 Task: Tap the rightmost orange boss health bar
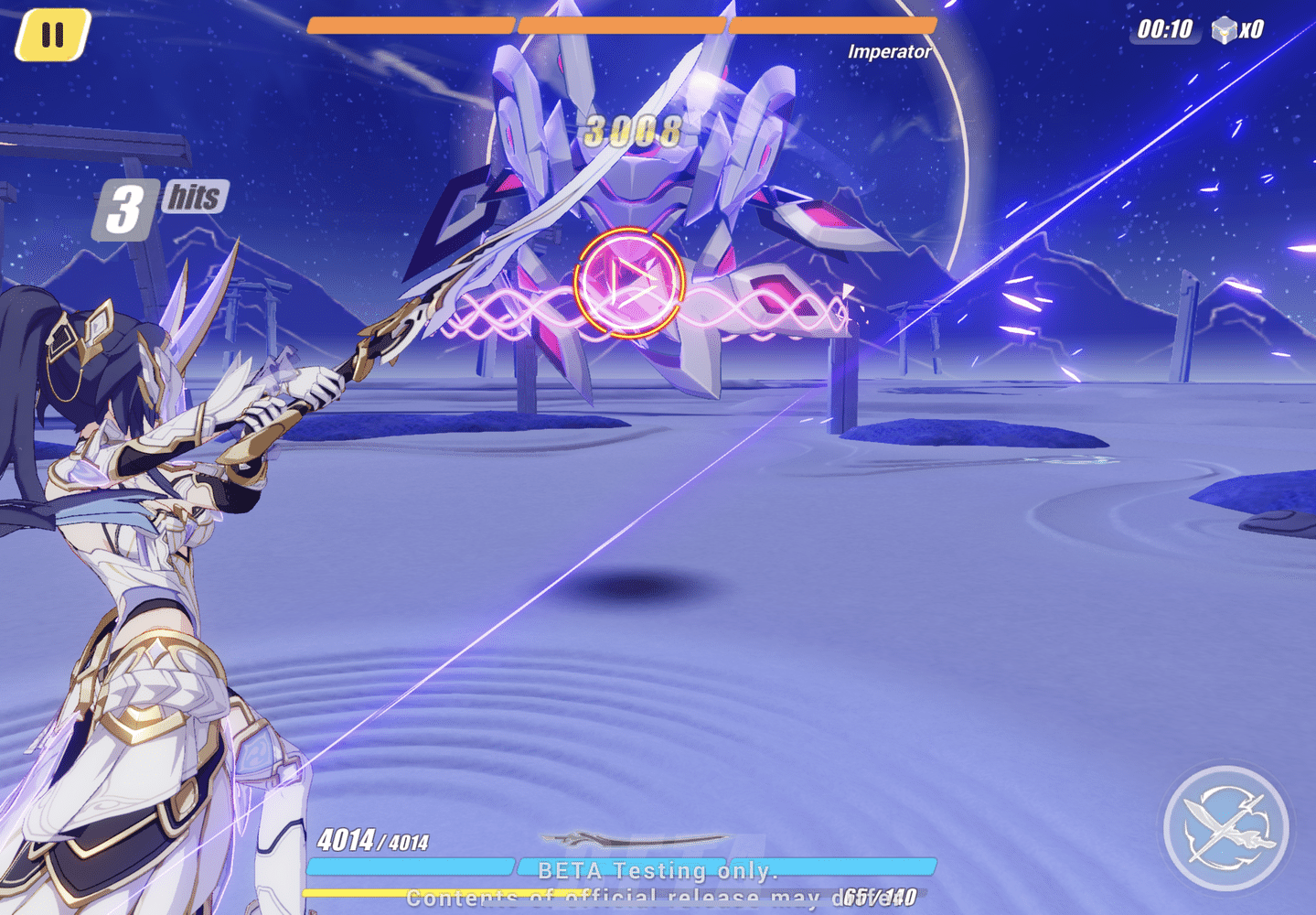[x=832, y=25]
